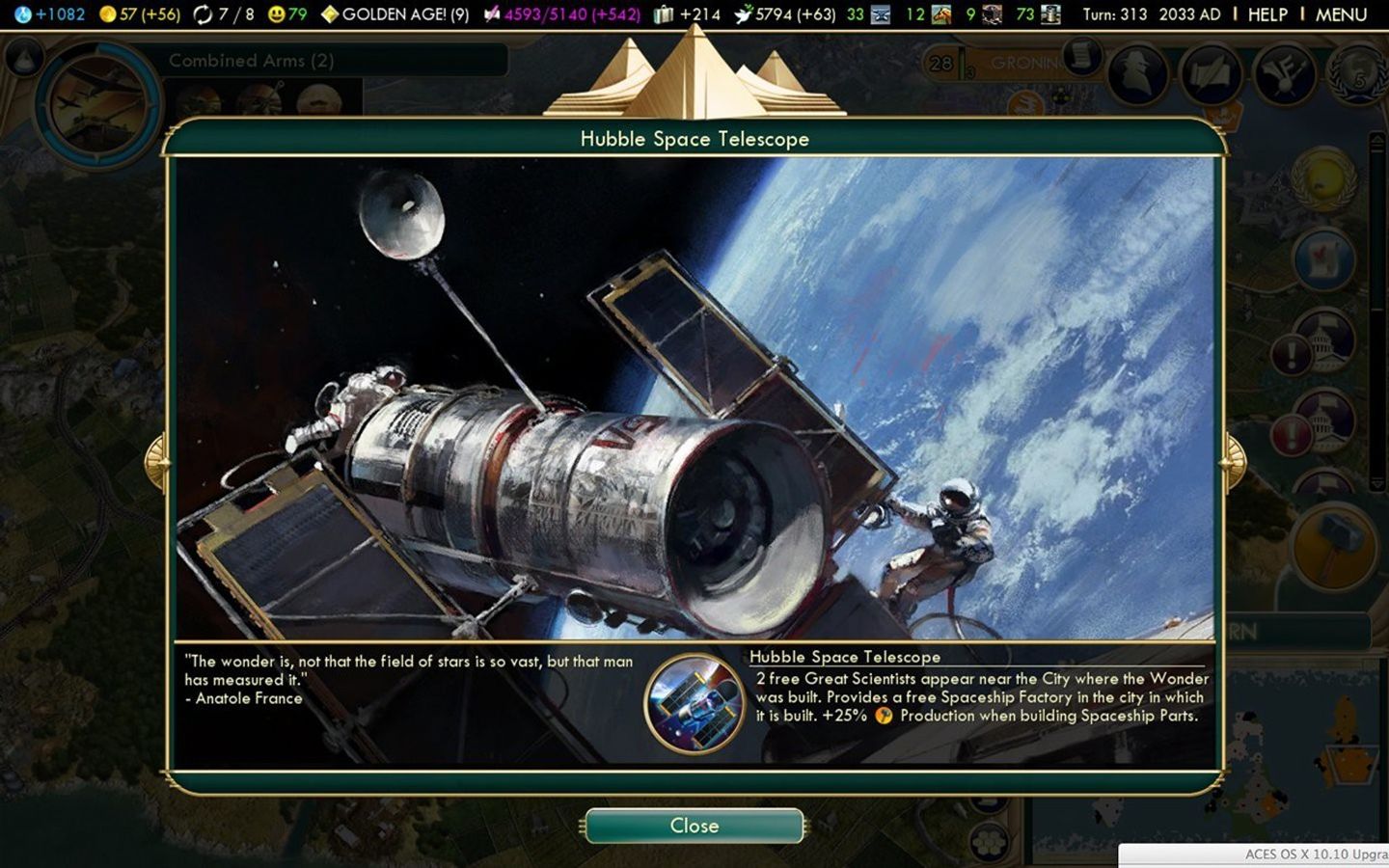Open the HELP screen
The width and height of the screenshot is (1389, 868).
click(1266, 15)
